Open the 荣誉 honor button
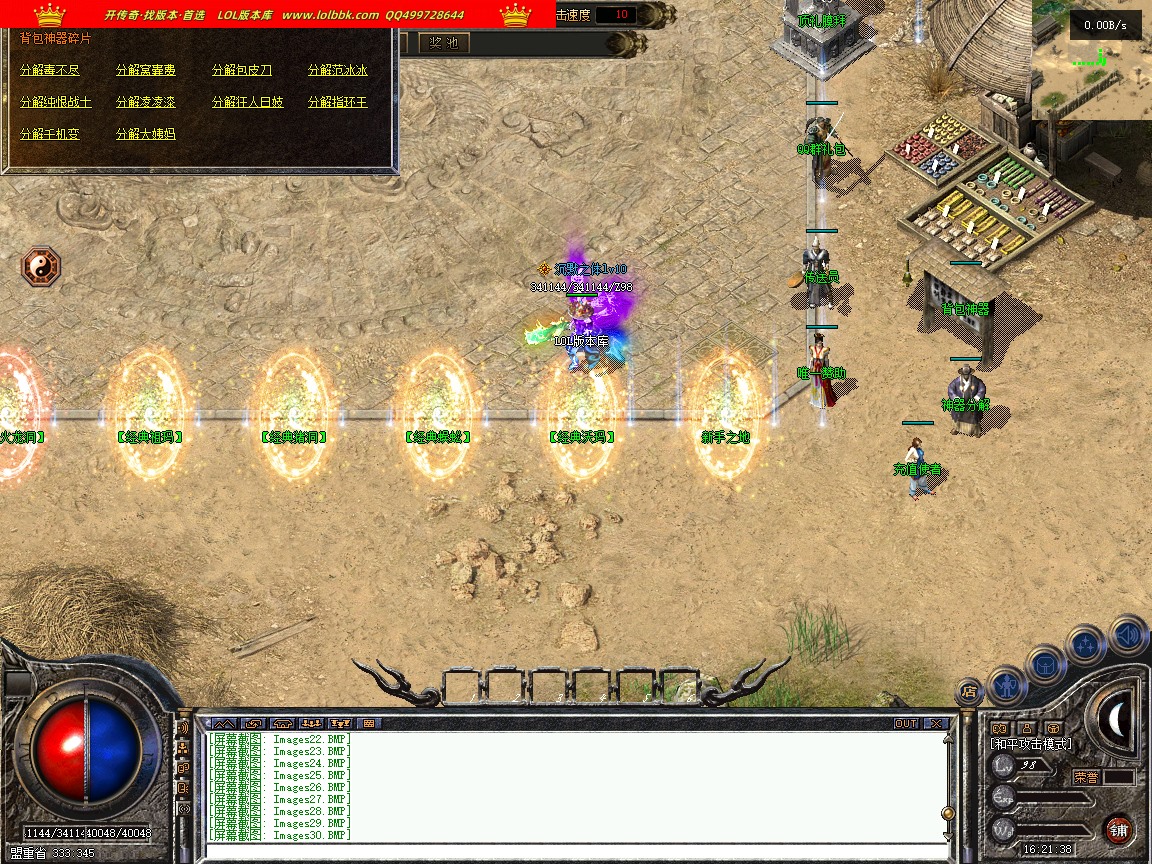Screen dimensions: 1152x864 coord(1087,777)
